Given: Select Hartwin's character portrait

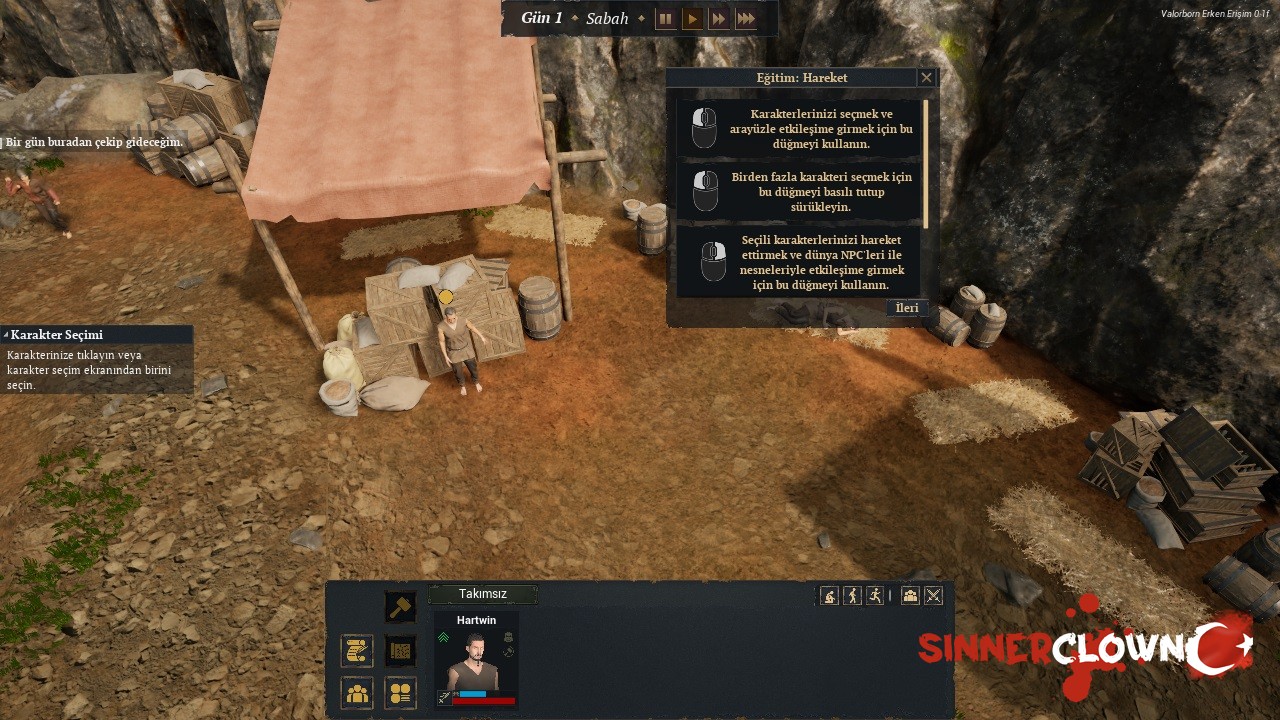Looking at the screenshot, I should [x=475, y=661].
